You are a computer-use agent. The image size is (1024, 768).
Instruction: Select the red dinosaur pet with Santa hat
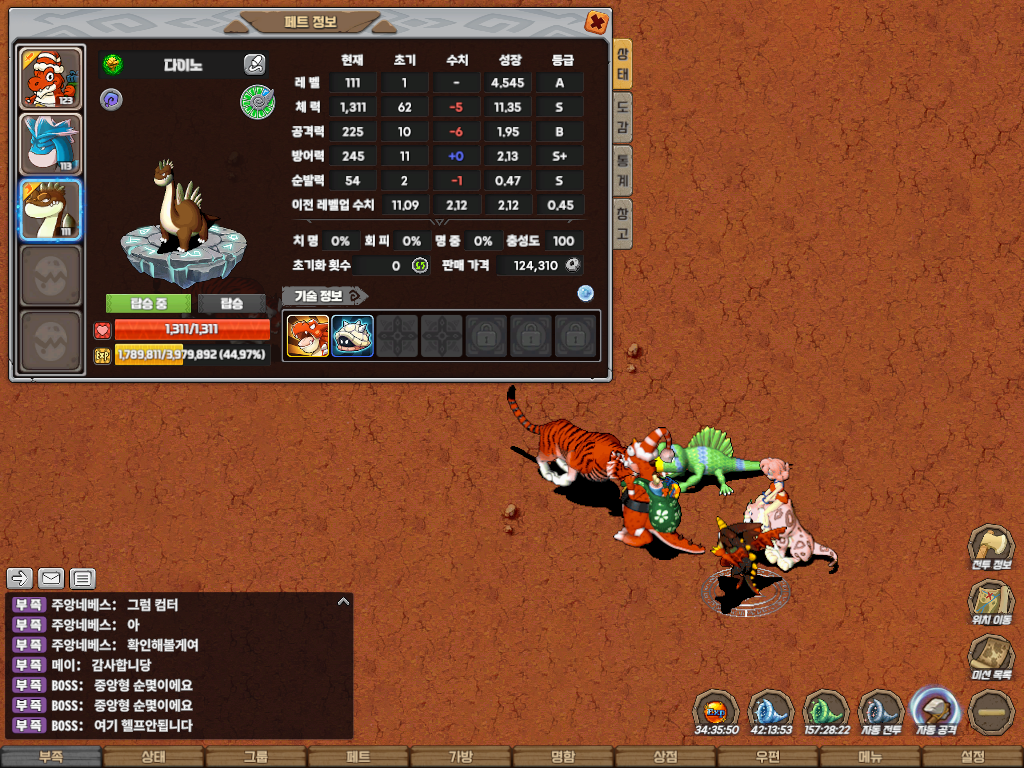click(x=50, y=79)
